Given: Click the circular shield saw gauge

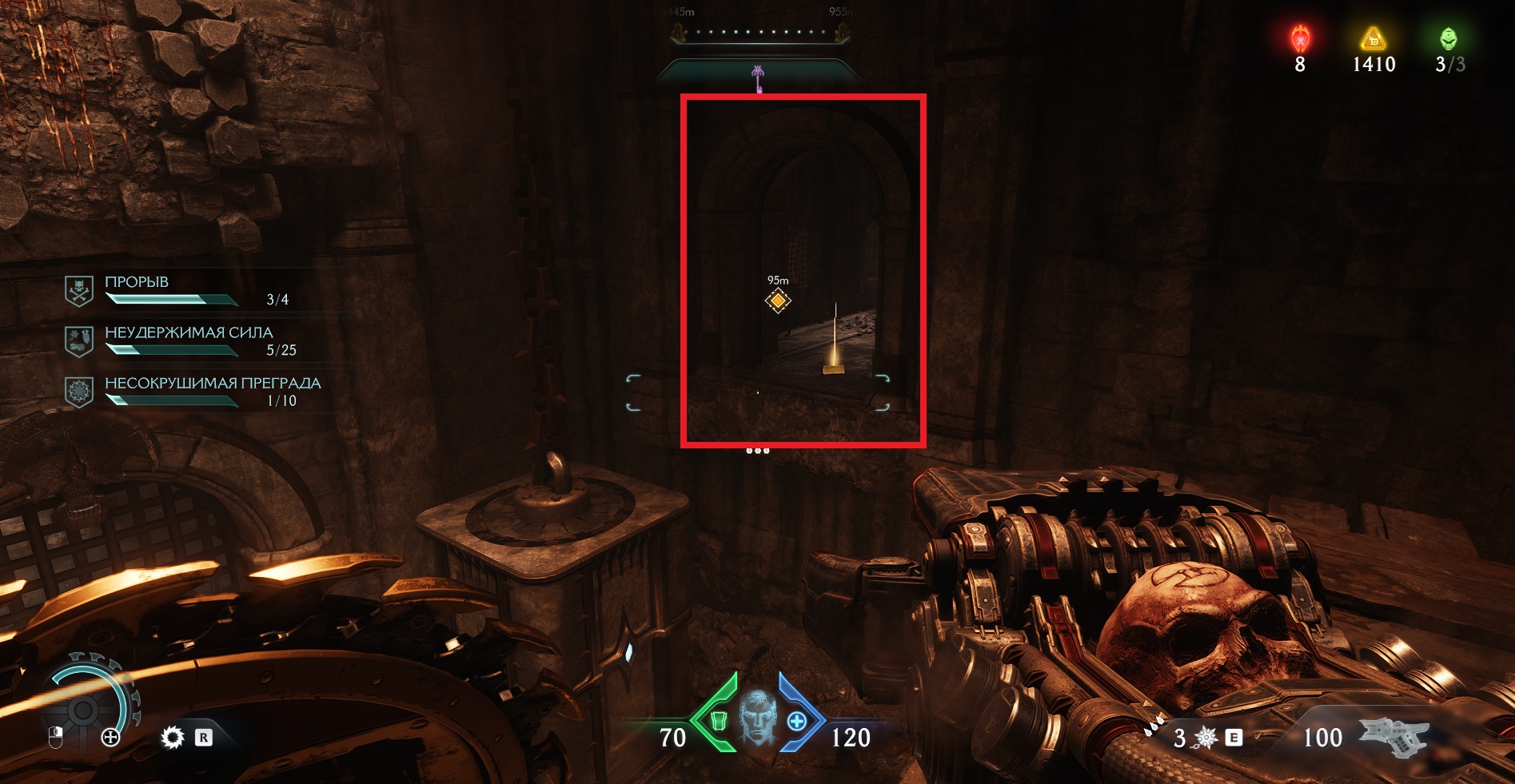Looking at the screenshot, I should [85, 708].
